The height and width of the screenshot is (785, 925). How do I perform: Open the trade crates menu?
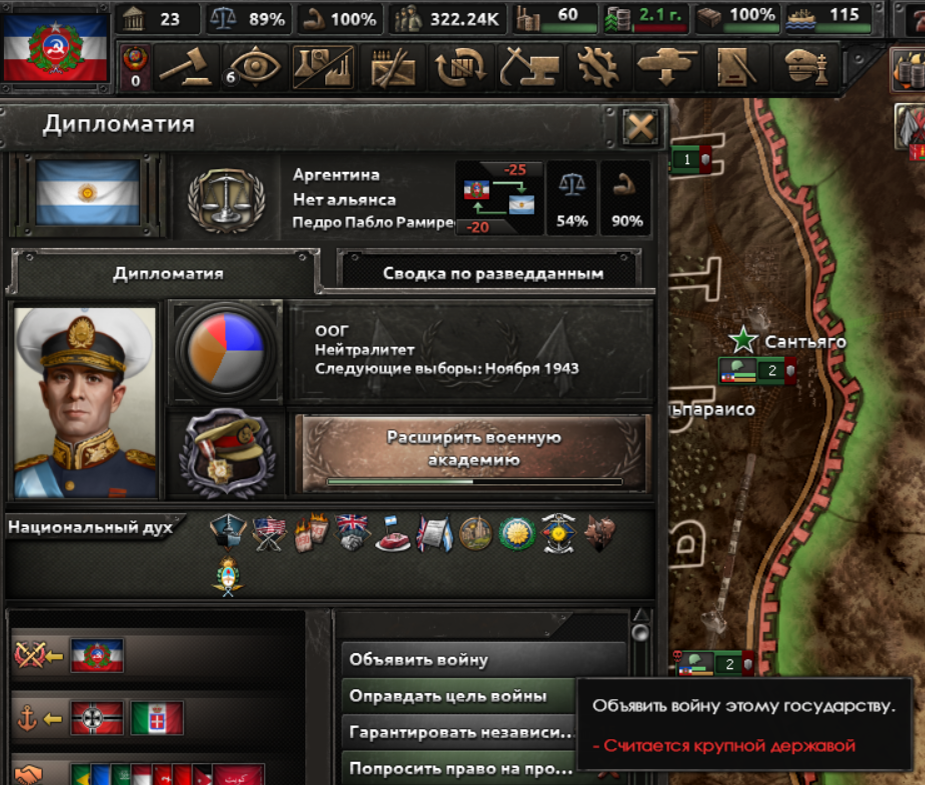click(461, 67)
